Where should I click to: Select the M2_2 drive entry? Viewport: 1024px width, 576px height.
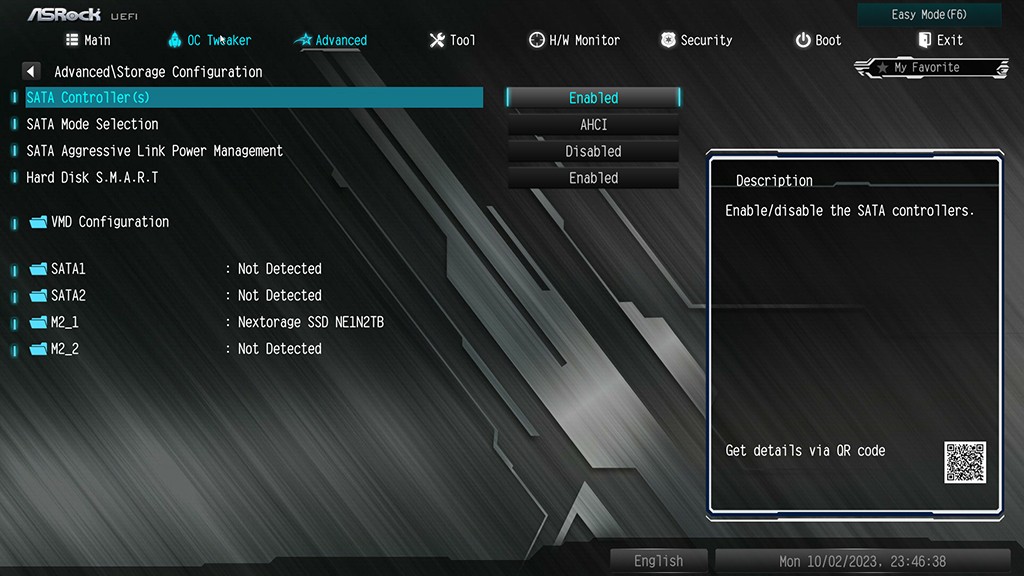[x=64, y=349]
